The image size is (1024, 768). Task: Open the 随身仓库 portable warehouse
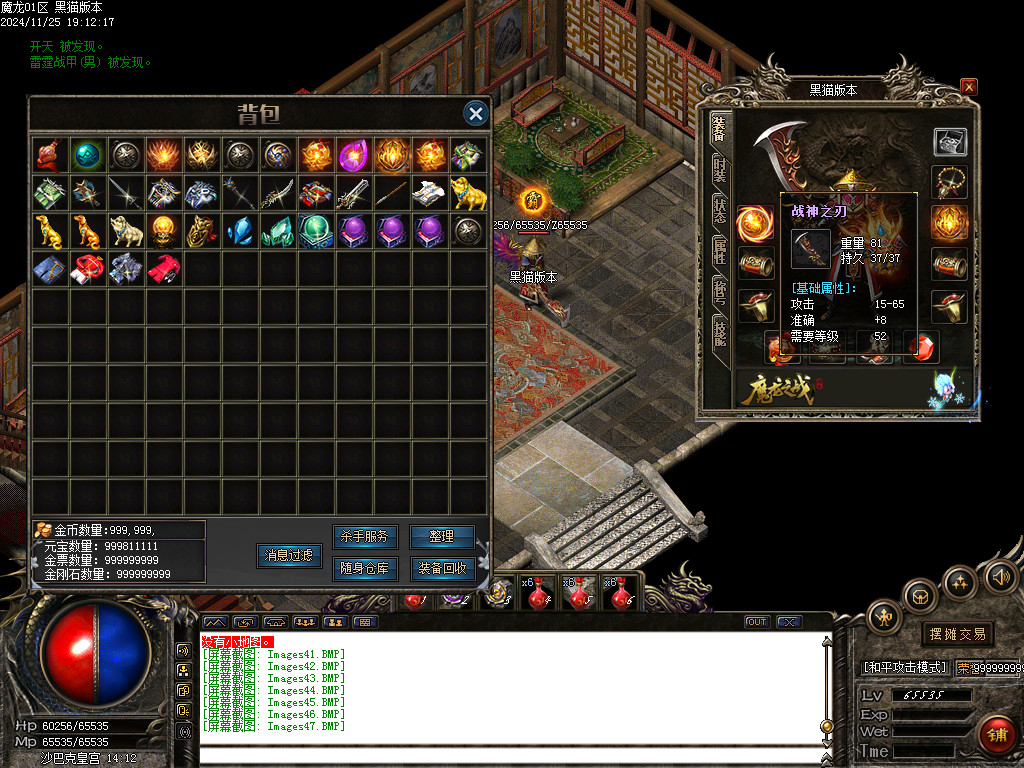[364, 569]
